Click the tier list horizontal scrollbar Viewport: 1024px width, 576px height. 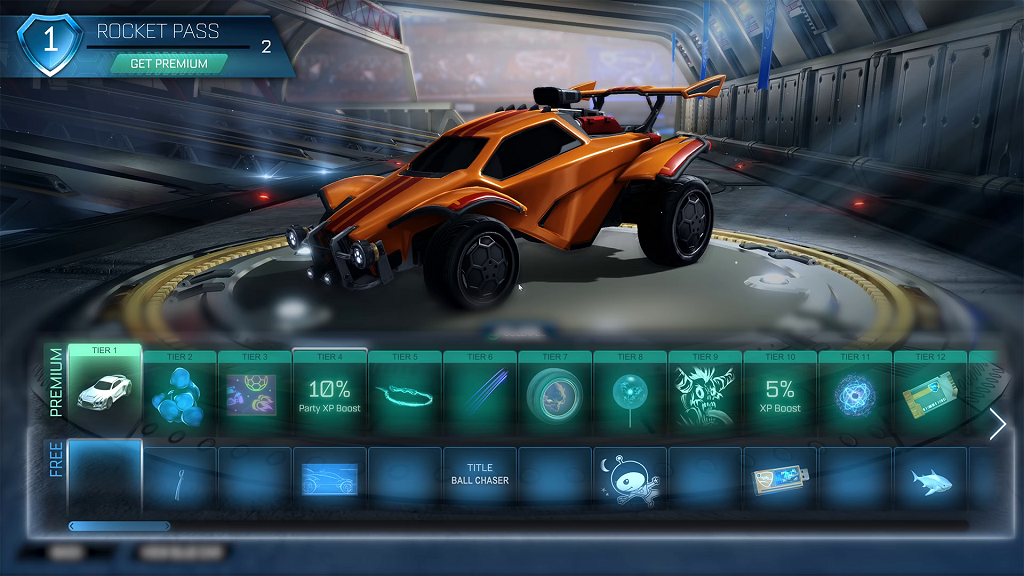tap(119, 525)
